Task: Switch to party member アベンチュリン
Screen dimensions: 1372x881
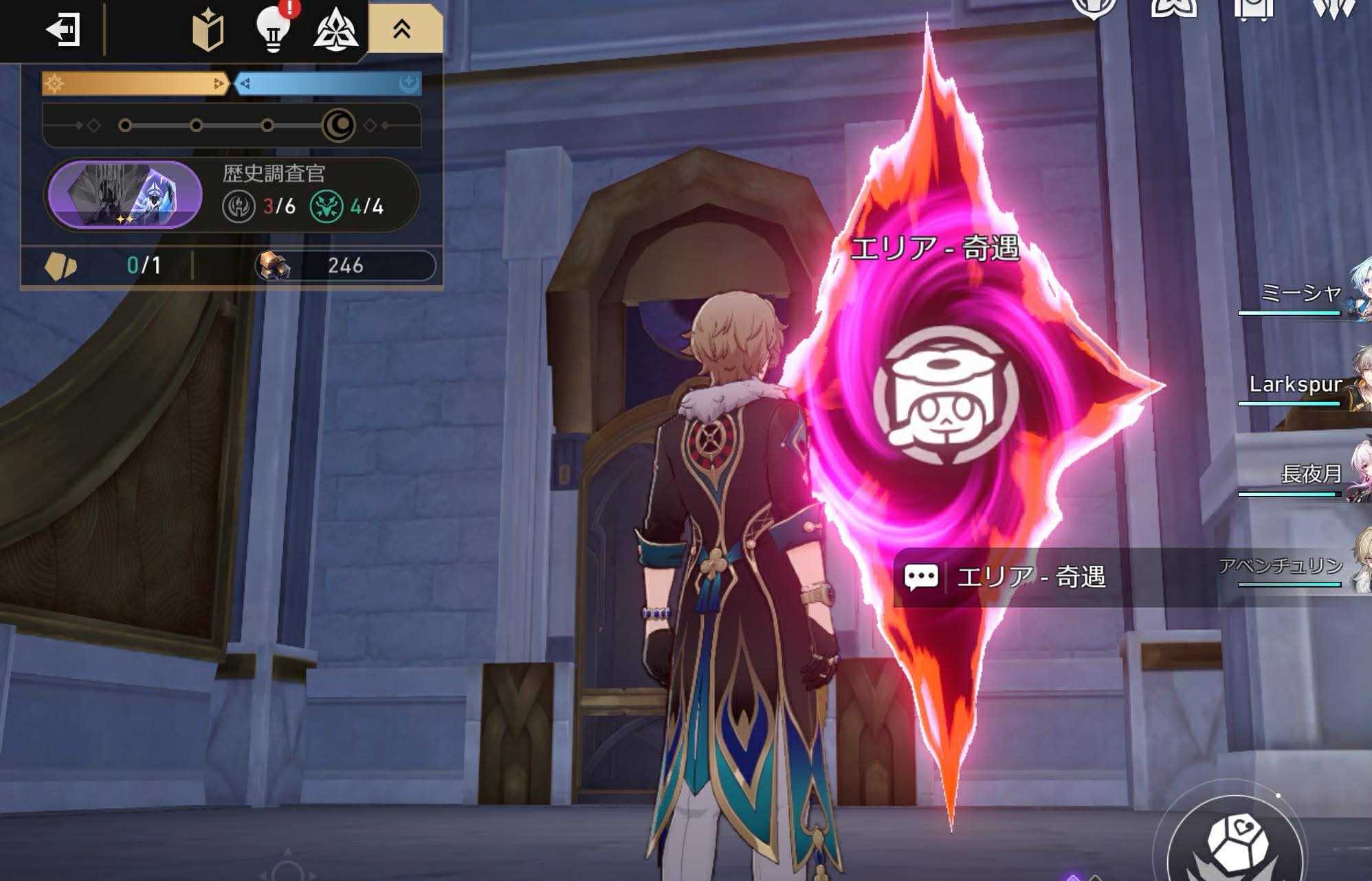Action: point(1292,568)
